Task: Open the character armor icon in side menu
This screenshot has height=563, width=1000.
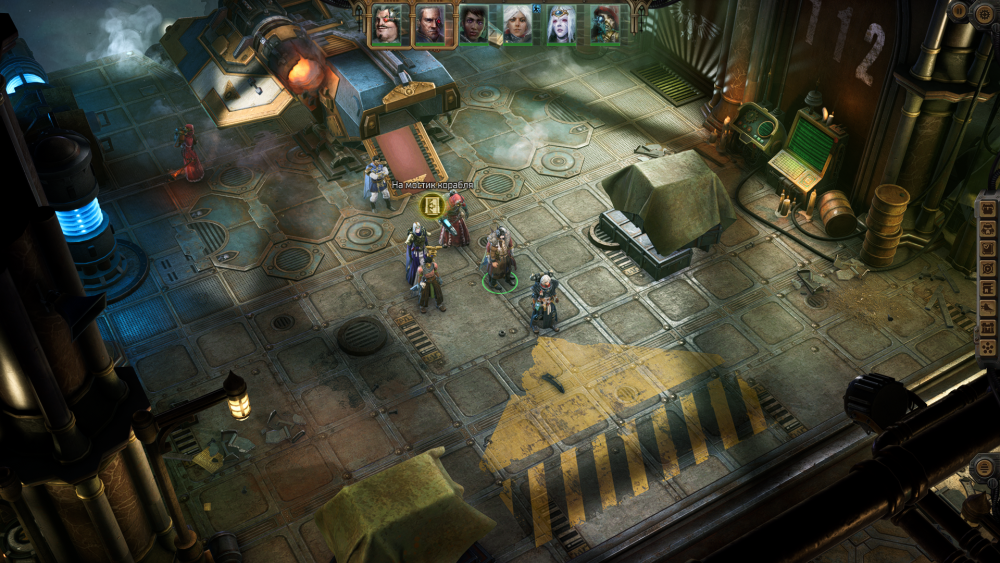Action: [x=988, y=230]
